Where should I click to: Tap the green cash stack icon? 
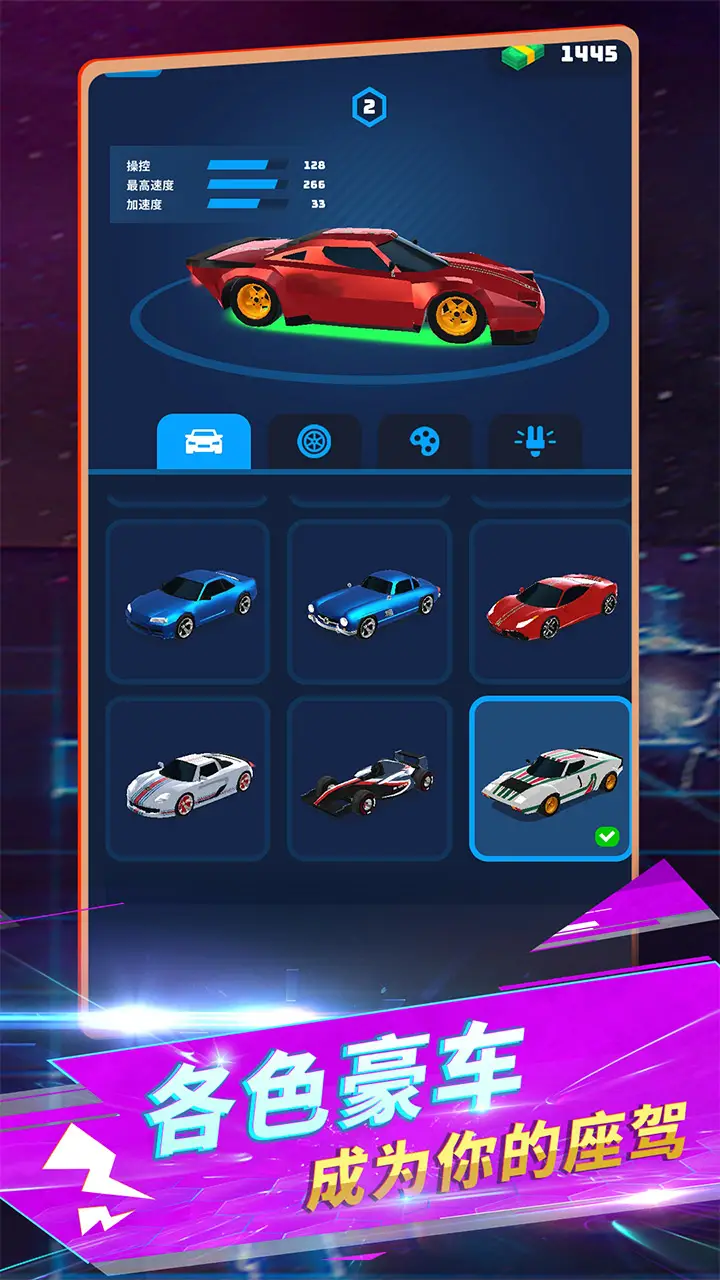tap(523, 55)
